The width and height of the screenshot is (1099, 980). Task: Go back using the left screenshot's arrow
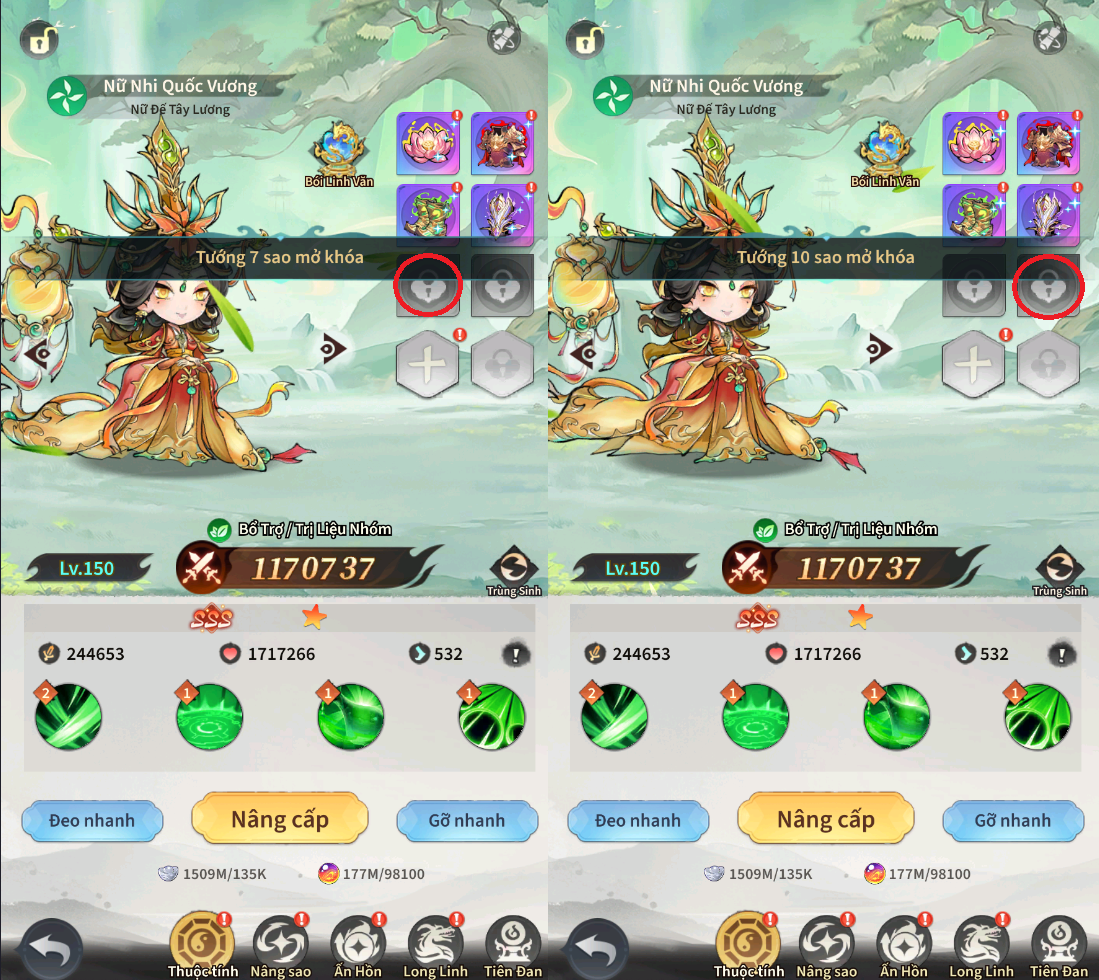coord(50,947)
